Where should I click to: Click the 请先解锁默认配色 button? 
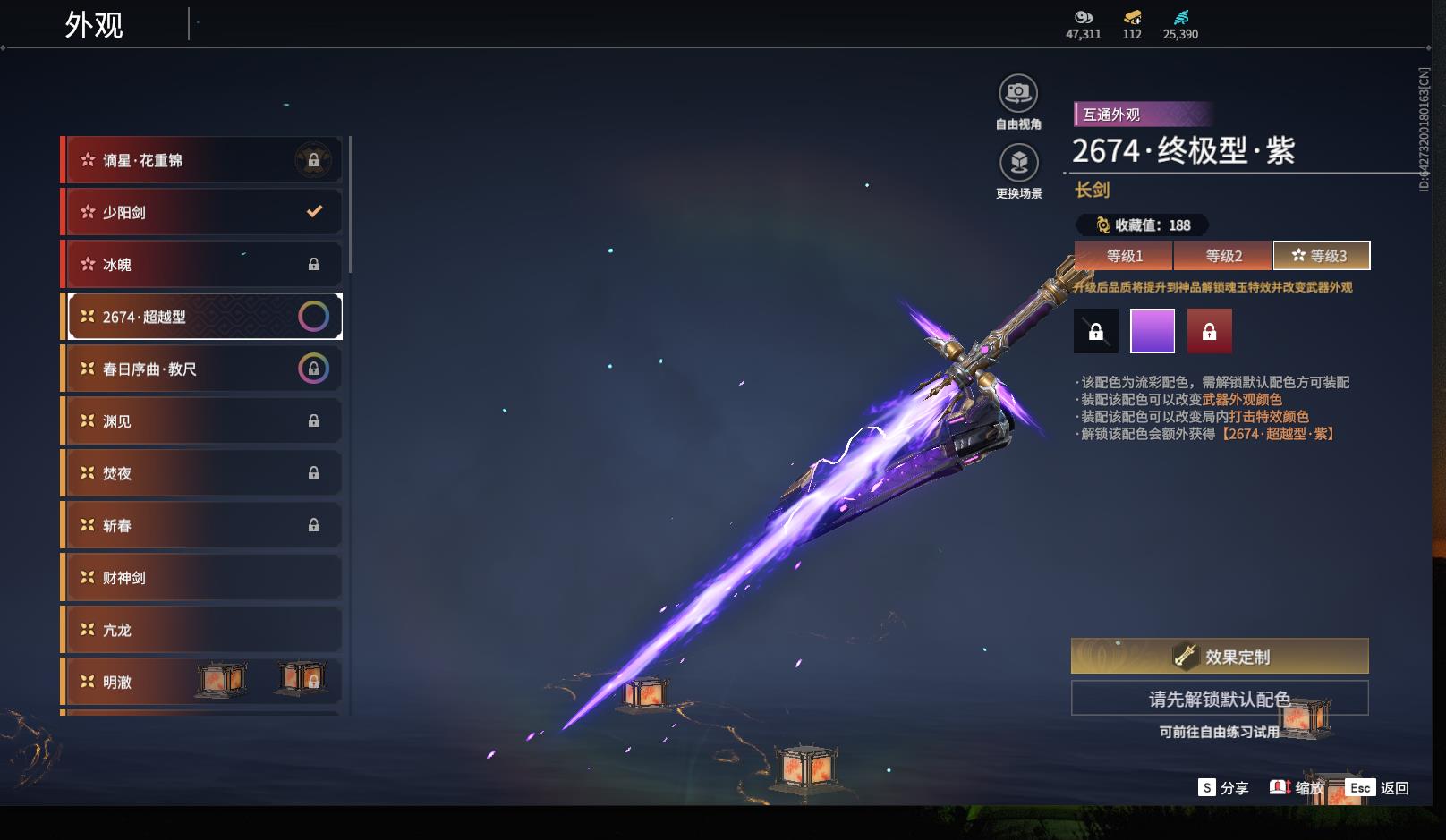(1220, 698)
